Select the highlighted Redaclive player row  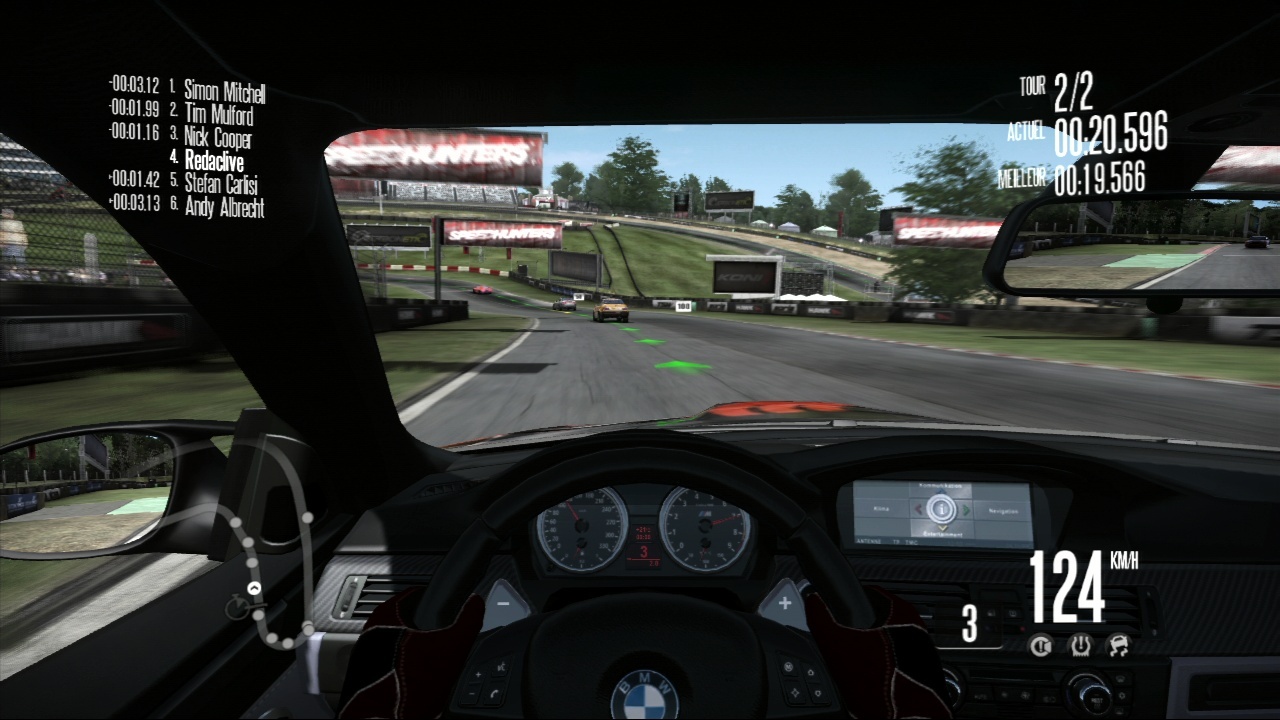click(214, 160)
